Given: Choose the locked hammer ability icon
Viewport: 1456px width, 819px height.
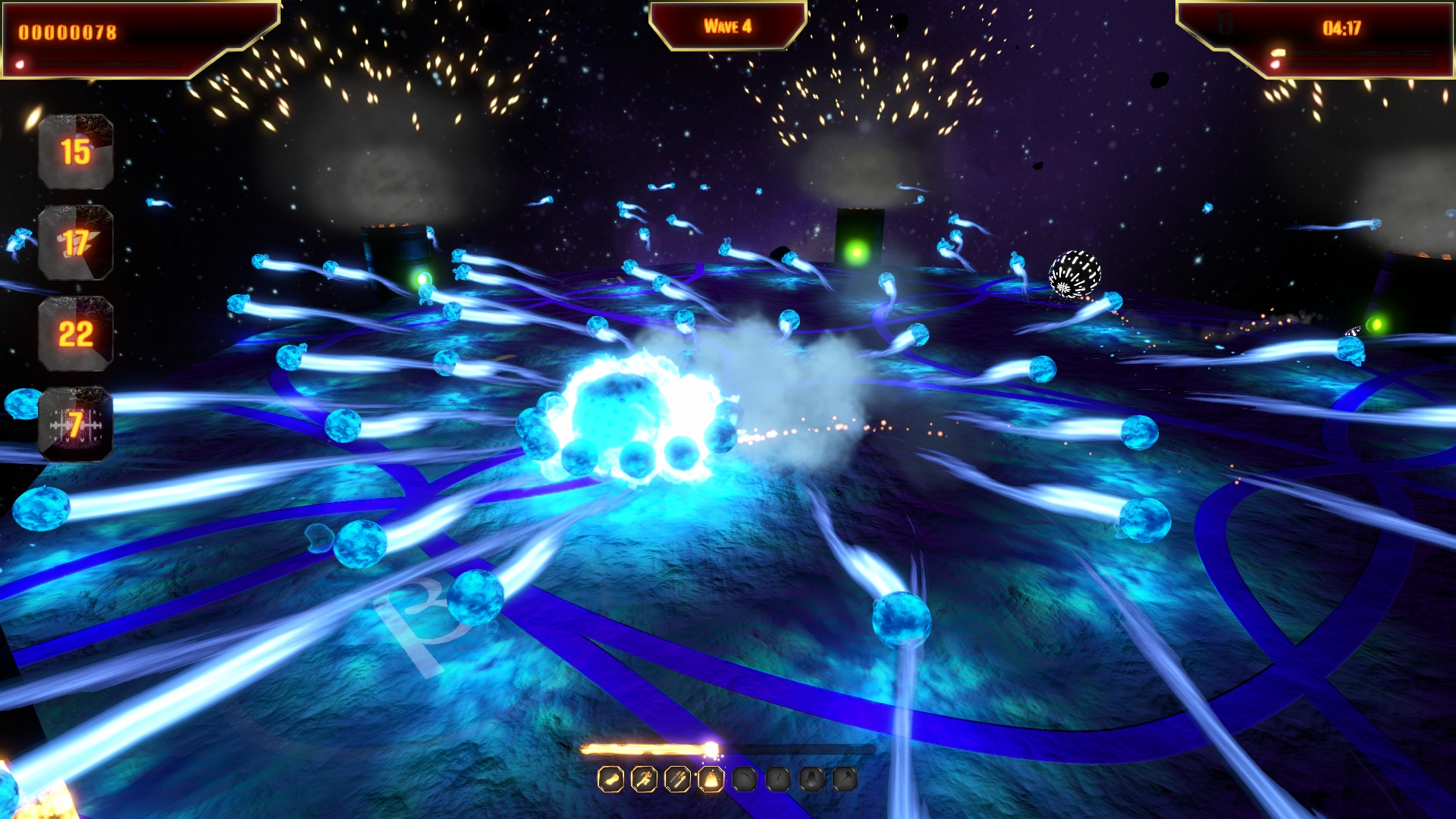Looking at the screenshot, I should tap(845, 779).
